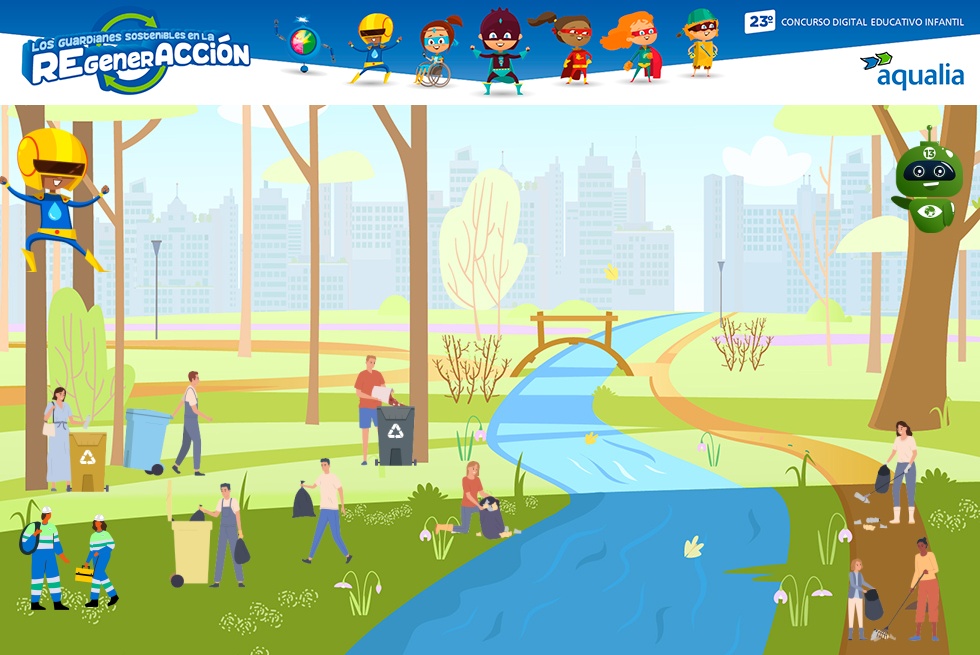980x655 pixels.
Task: Click the green robot numbered 13
Action: coord(926,181)
